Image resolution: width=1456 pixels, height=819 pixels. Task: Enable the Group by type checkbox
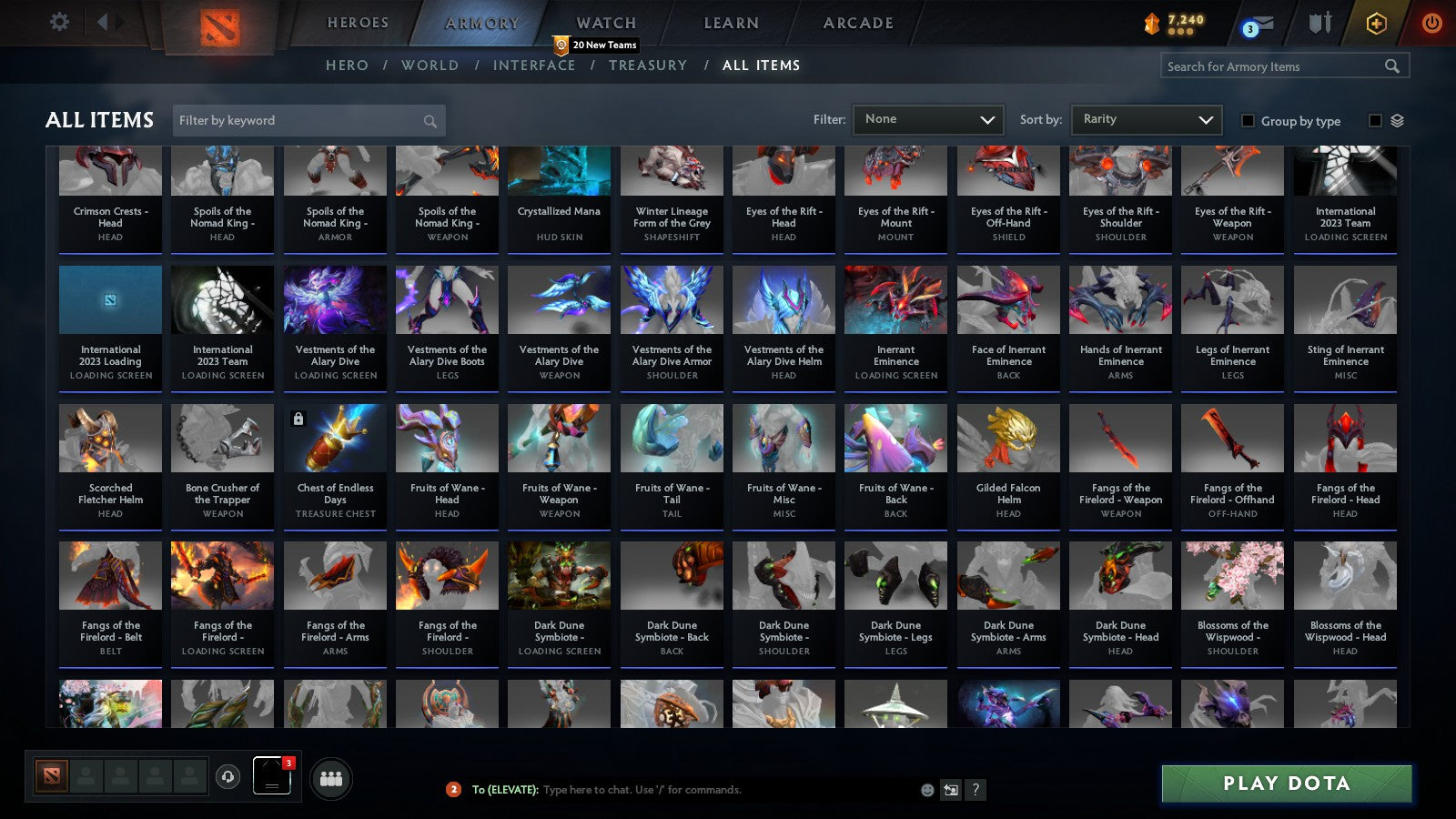1249,121
